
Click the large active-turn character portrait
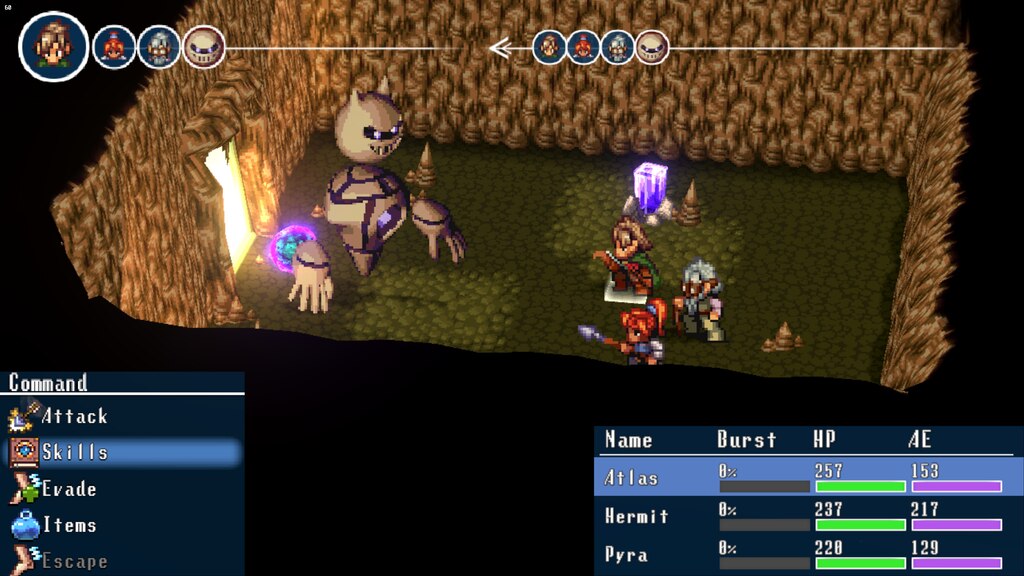click(53, 46)
